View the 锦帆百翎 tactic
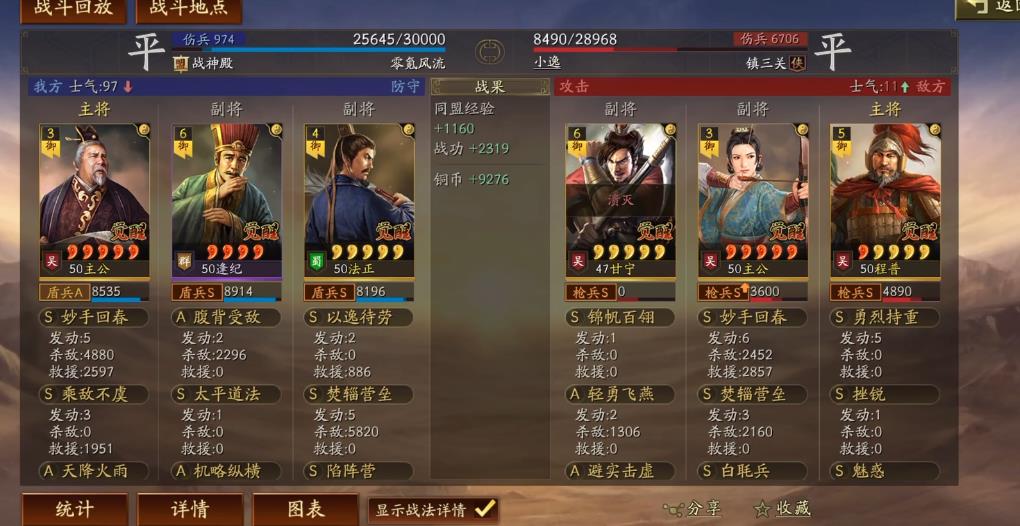The height and width of the screenshot is (526, 1020). click(x=620, y=317)
